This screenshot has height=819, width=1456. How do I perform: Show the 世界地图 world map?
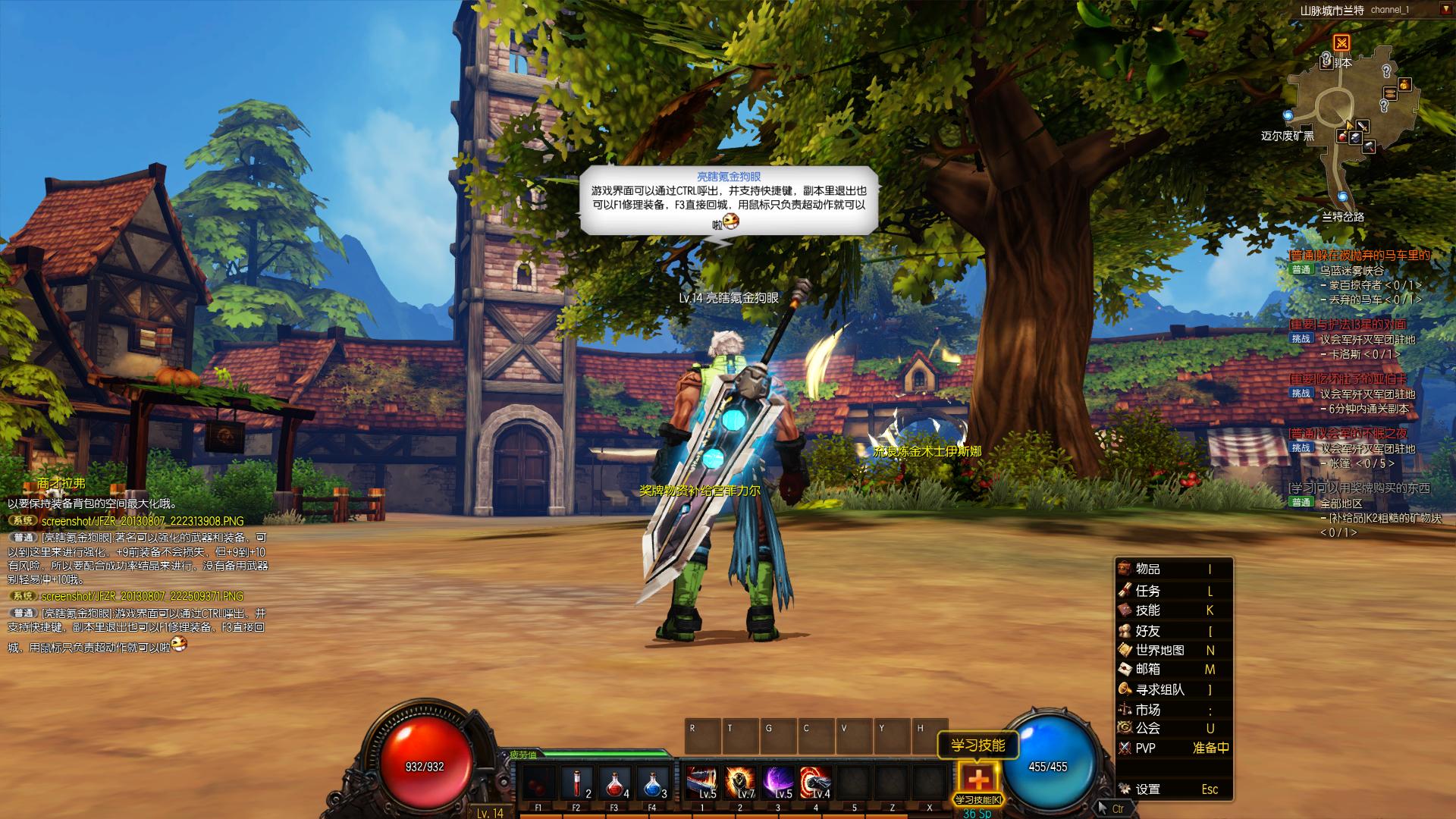pyautogui.click(x=1159, y=651)
